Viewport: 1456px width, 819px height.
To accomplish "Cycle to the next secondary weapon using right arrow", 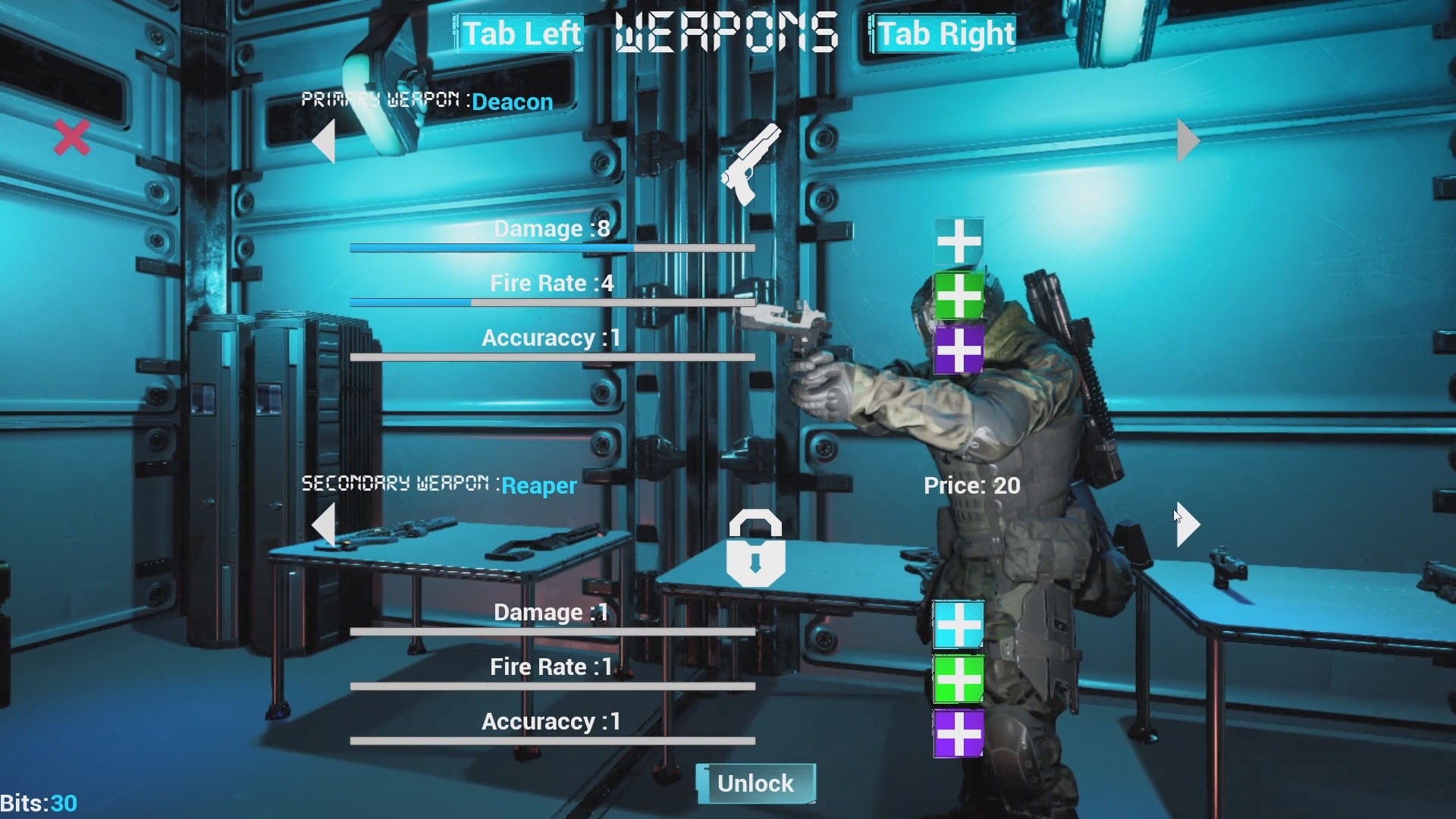I will [x=1188, y=525].
